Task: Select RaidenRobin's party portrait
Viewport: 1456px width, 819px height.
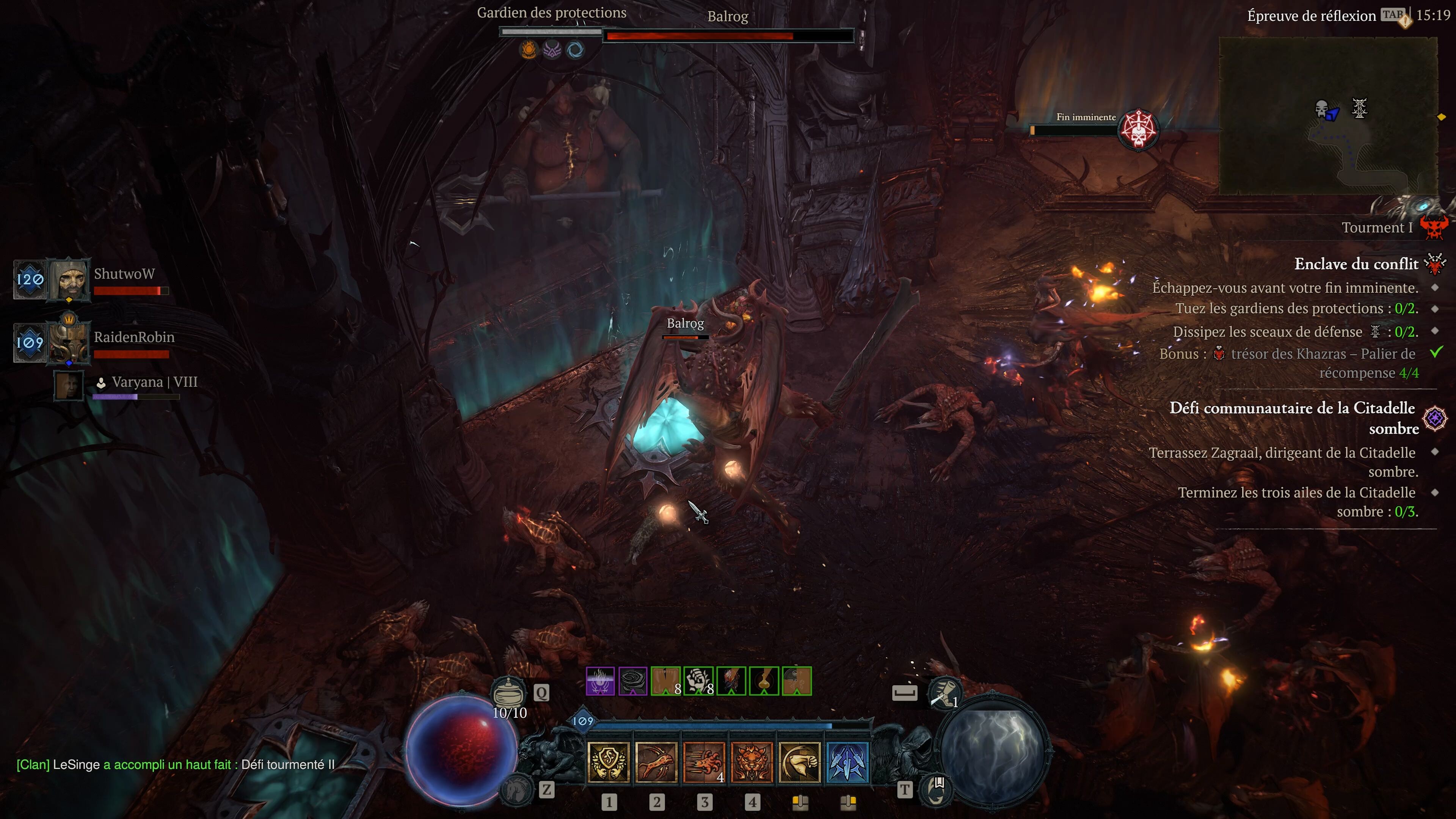Action: (x=69, y=342)
